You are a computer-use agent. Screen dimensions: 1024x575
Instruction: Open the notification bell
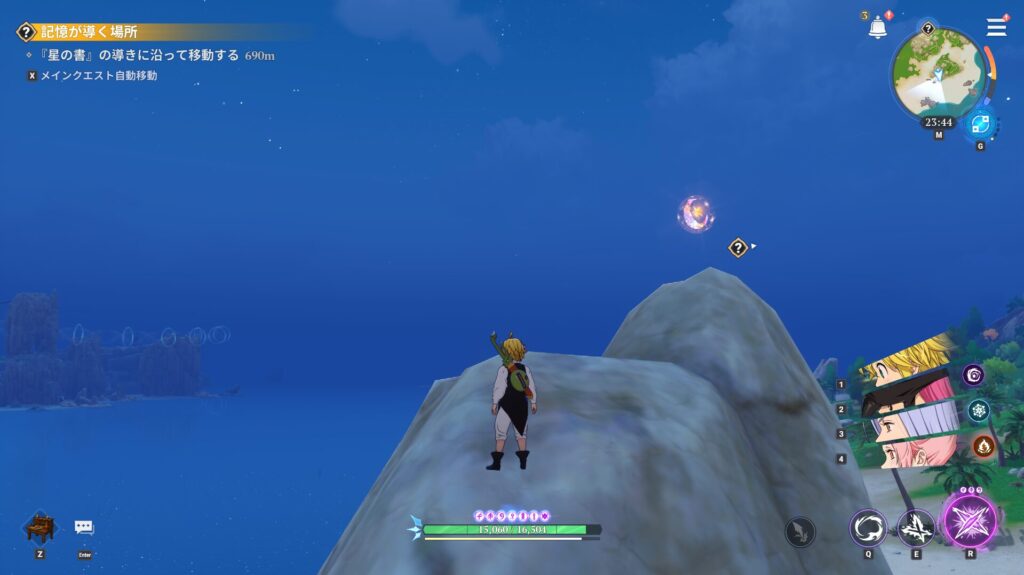[x=877, y=28]
